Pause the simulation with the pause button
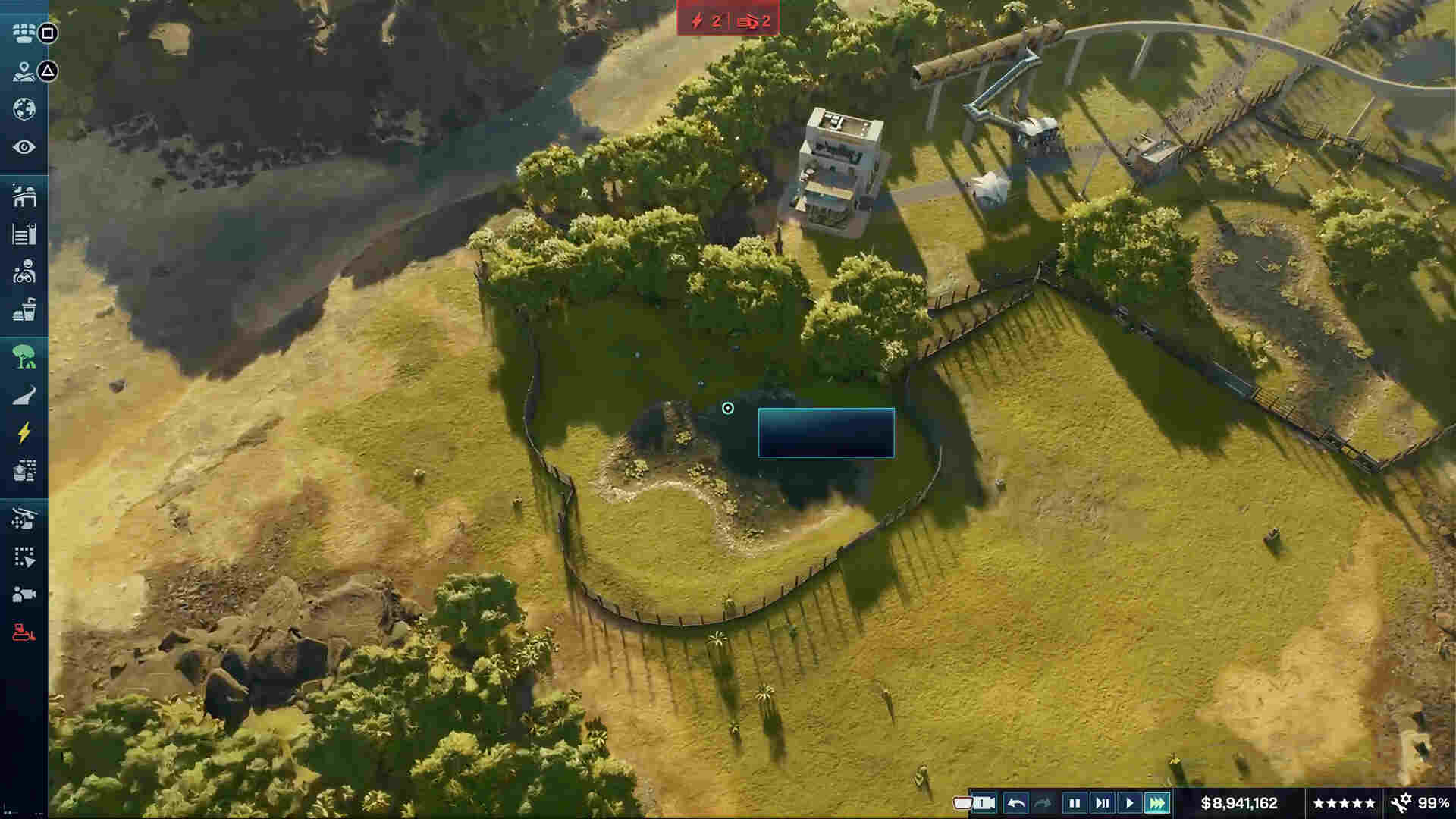 pyautogui.click(x=1074, y=802)
